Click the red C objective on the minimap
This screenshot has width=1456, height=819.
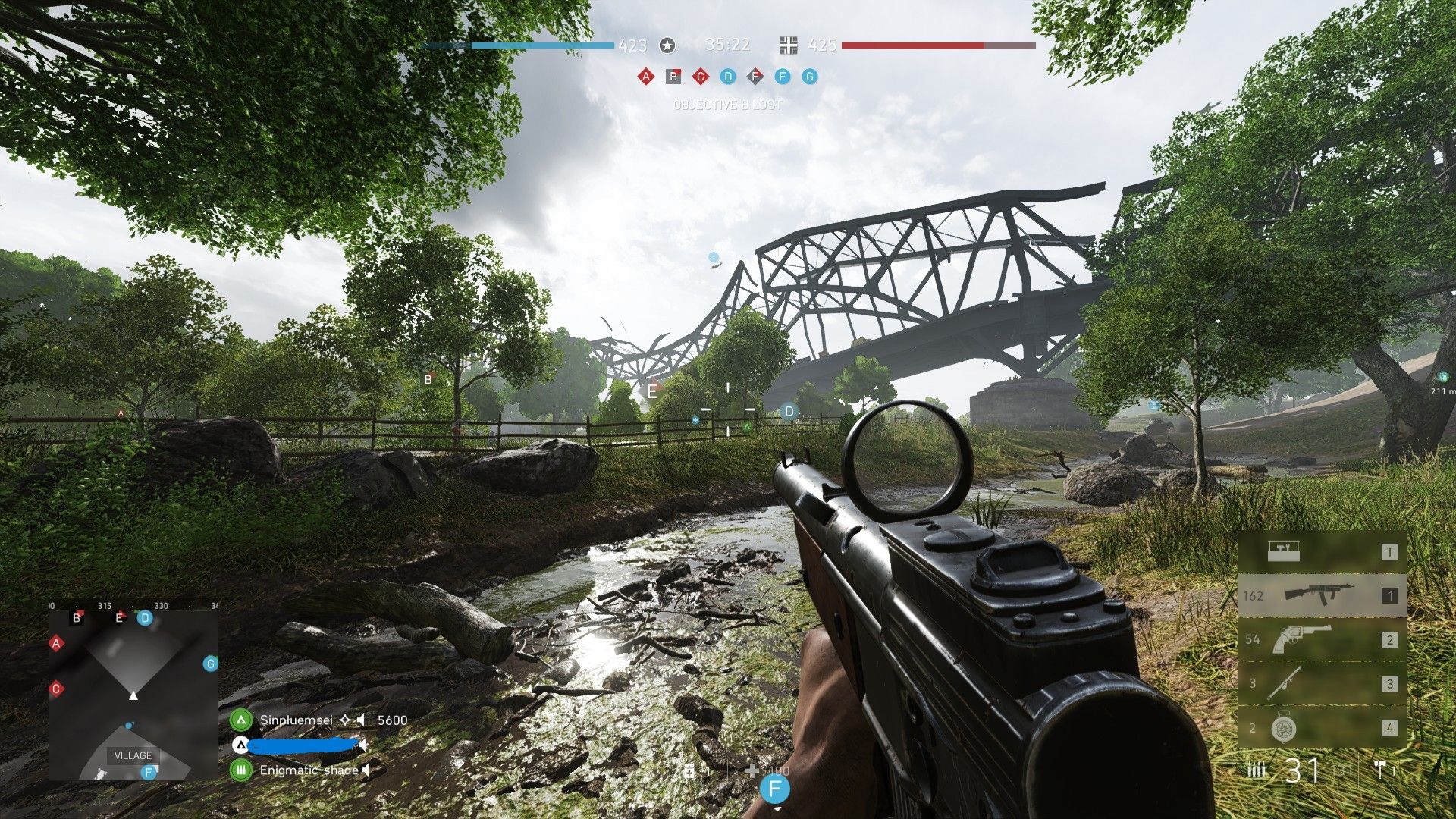click(x=56, y=689)
